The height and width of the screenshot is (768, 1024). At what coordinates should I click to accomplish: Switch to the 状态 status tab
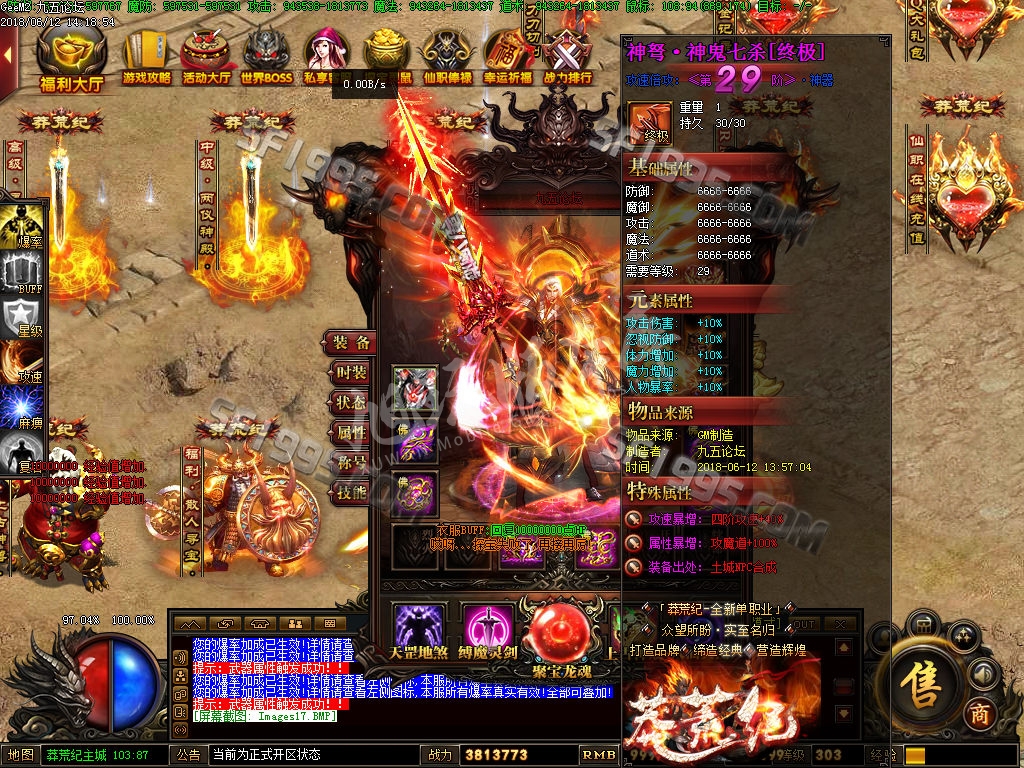coord(352,402)
